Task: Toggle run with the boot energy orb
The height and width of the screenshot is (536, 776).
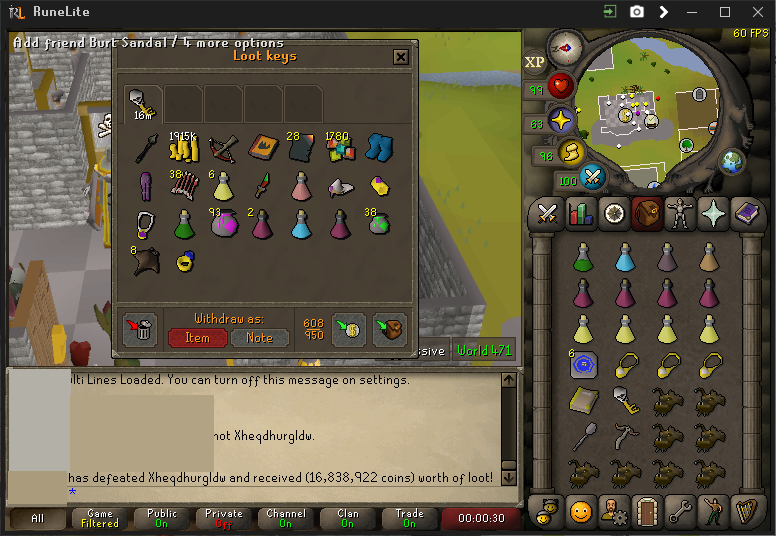Action: point(571,152)
